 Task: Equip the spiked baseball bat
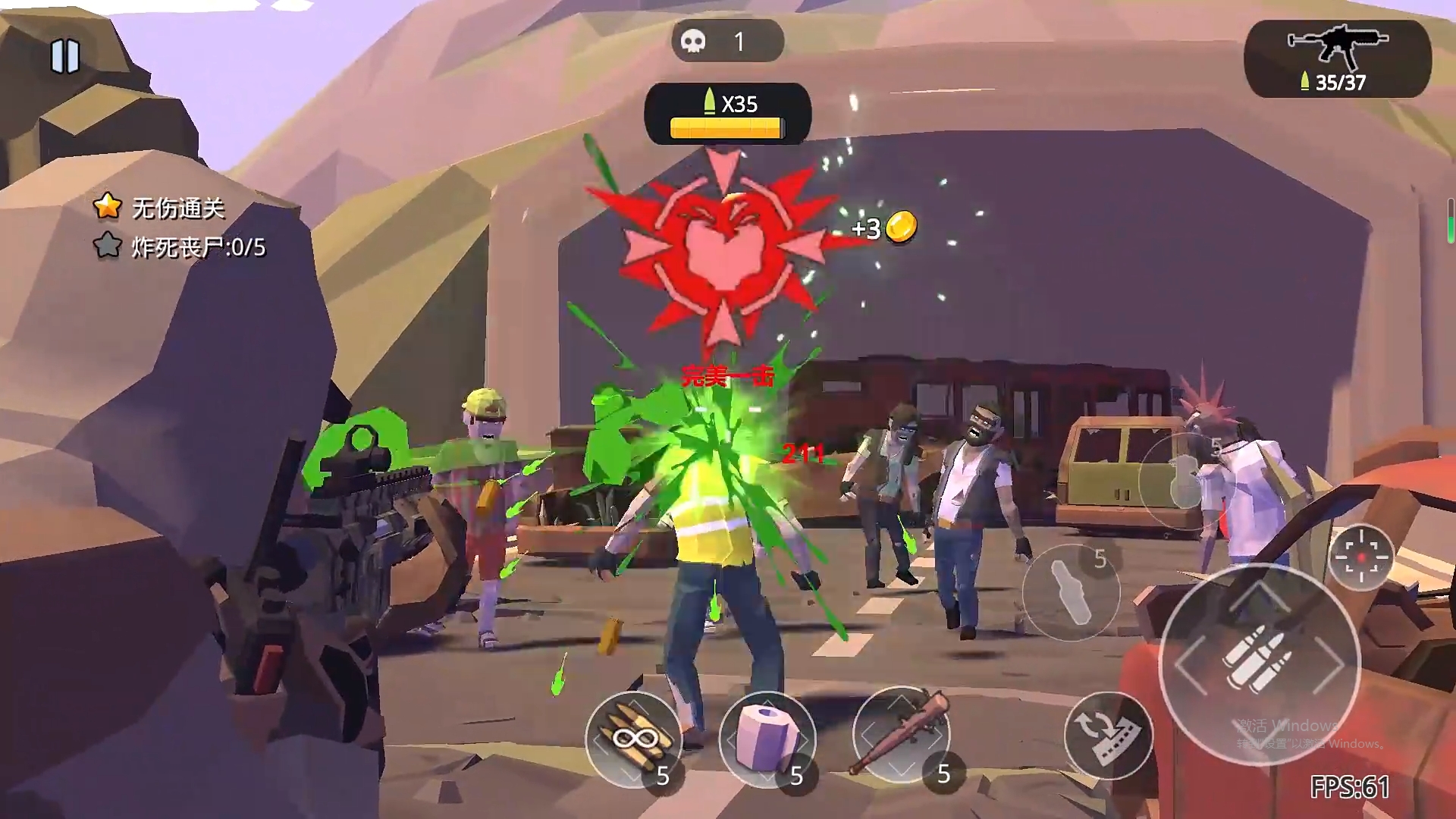coord(901,734)
